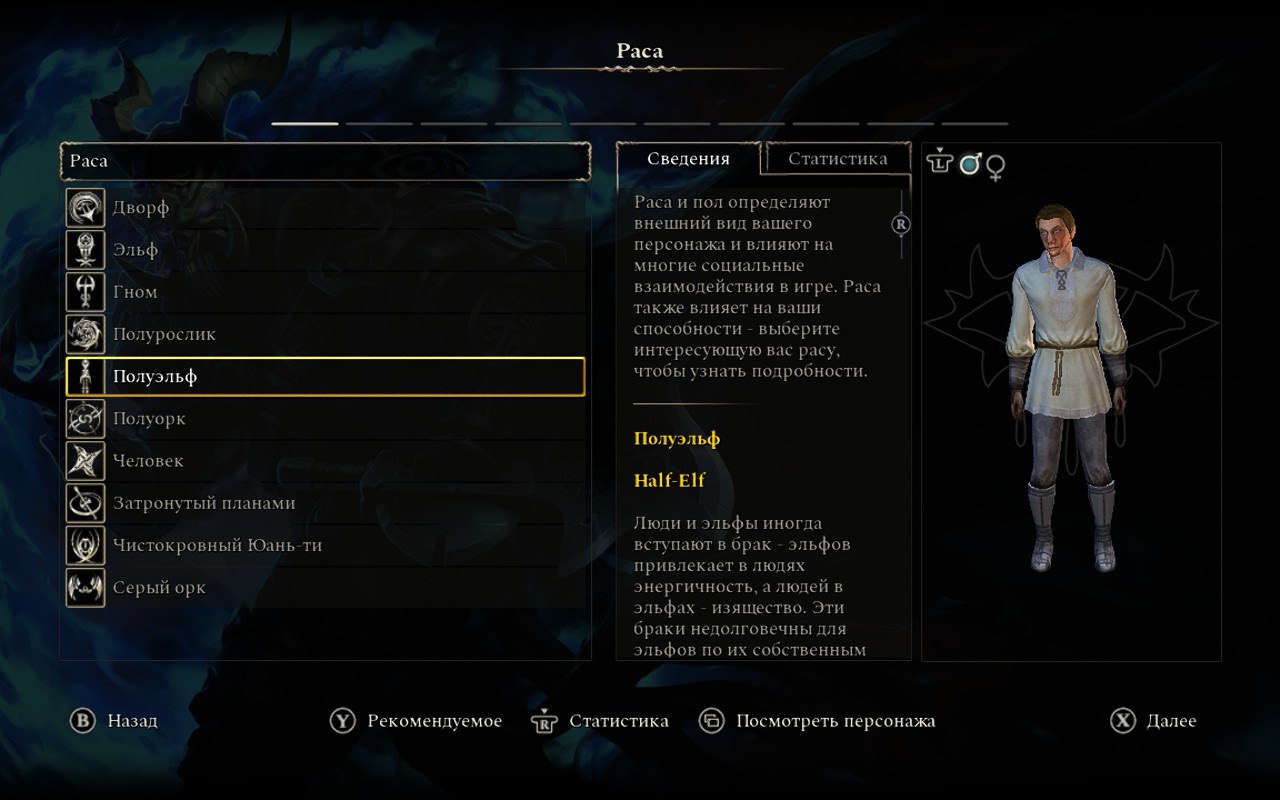Image resolution: width=1280 pixels, height=800 pixels.
Task: Pick Чистокровный Юань-ти from the list
Action: point(325,546)
